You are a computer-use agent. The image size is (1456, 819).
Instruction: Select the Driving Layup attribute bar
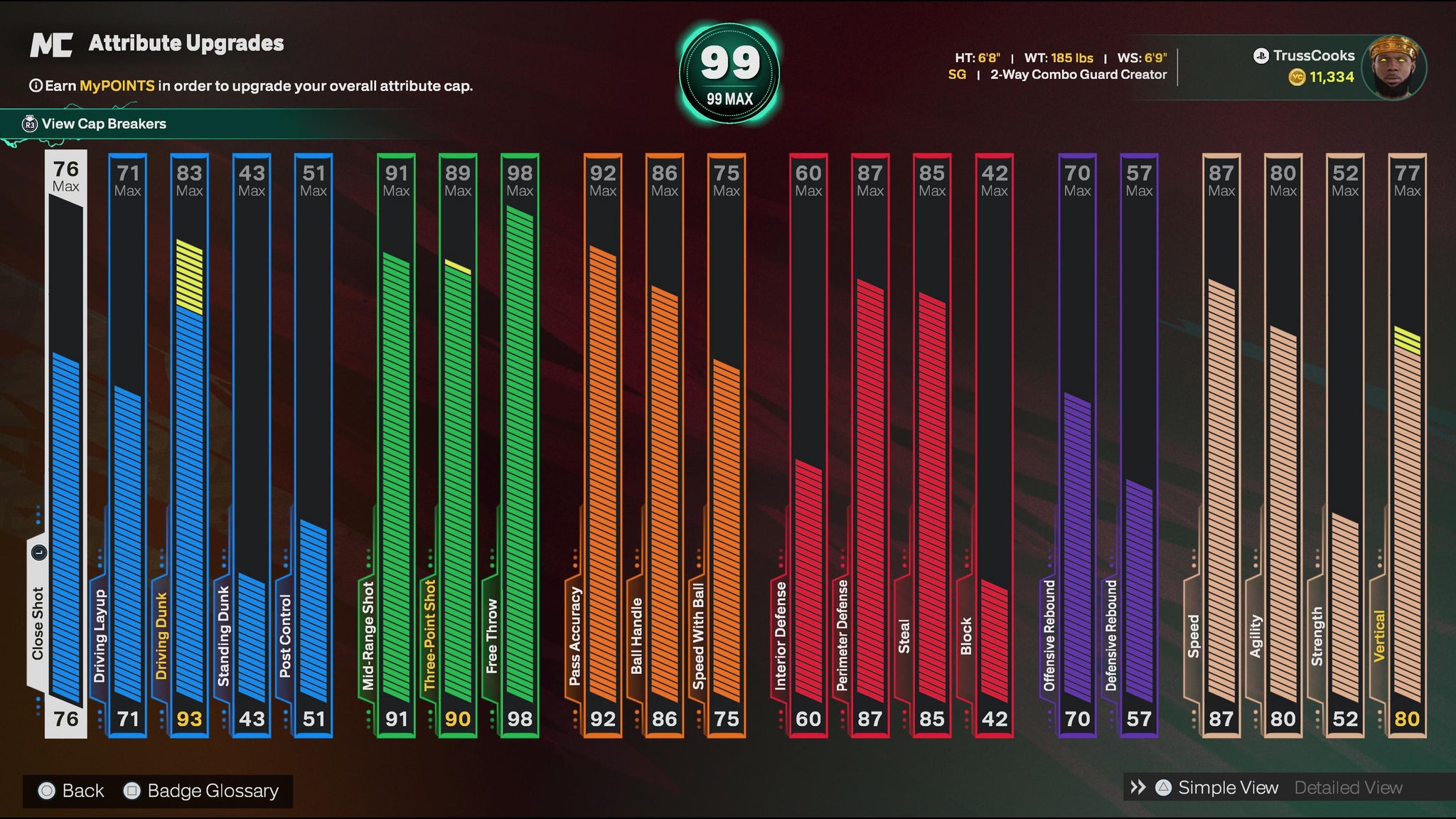pos(128,444)
